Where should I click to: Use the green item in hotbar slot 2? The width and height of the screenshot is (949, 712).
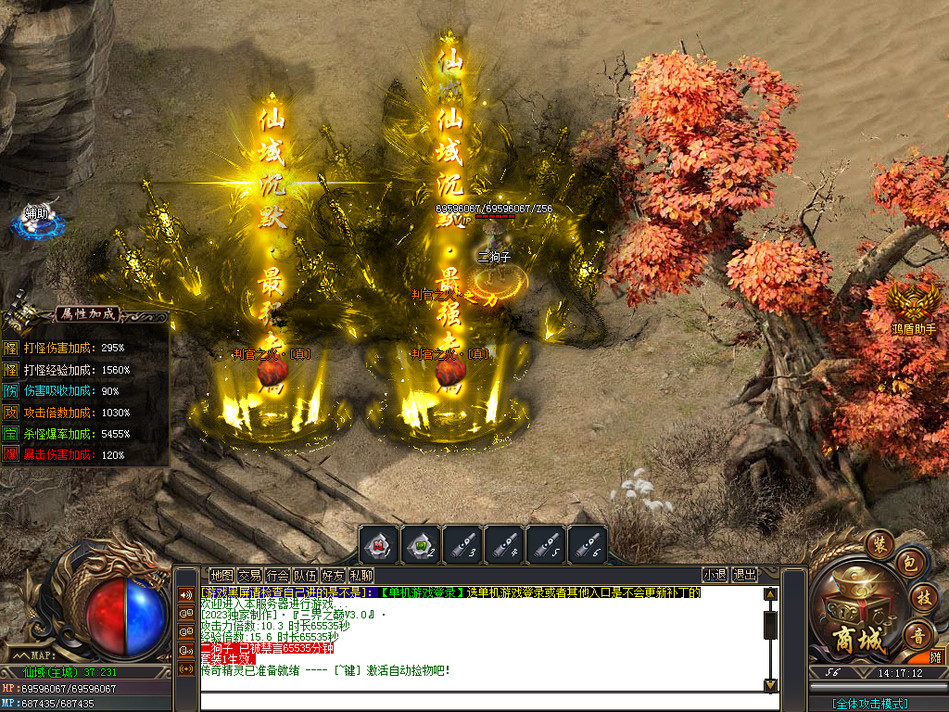(420, 545)
